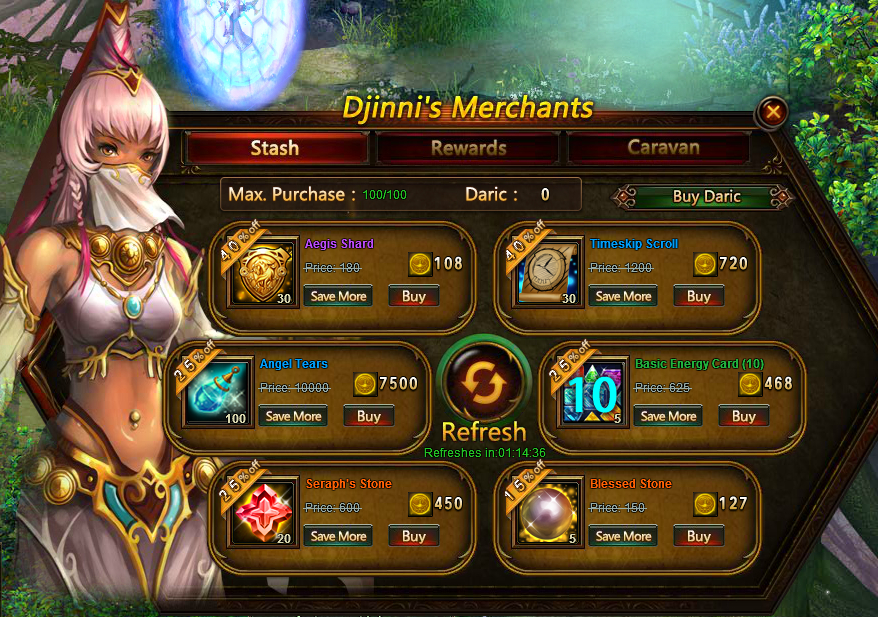Click Save More for Timeskip Scroll
This screenshot has height=617, width=878.
tap(623, 296)
